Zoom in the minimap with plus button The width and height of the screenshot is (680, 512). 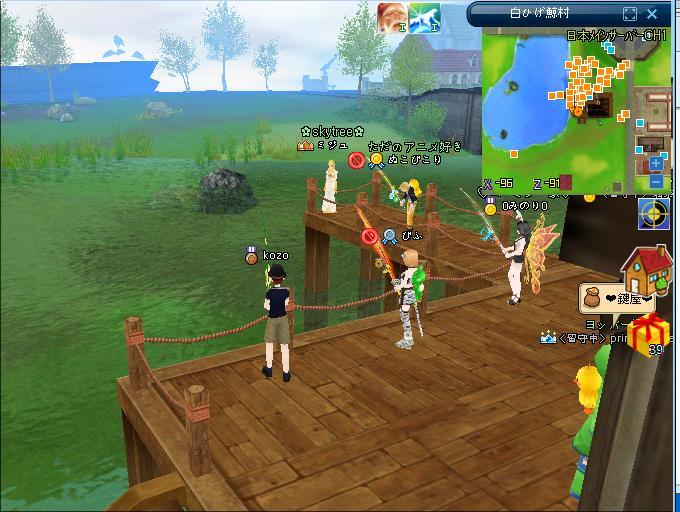[656, 163]
